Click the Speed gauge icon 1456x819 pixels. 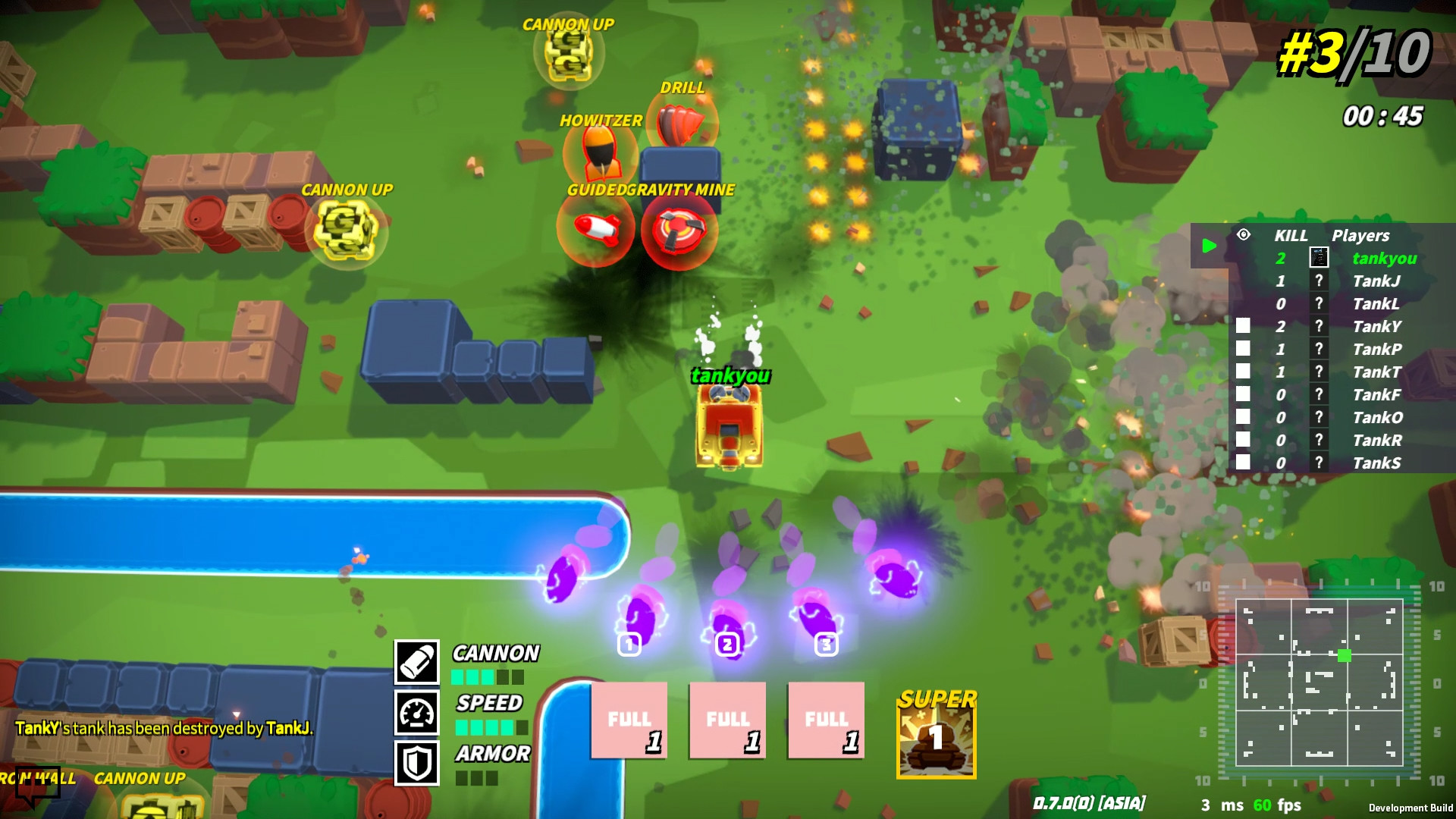click(416, 711)
